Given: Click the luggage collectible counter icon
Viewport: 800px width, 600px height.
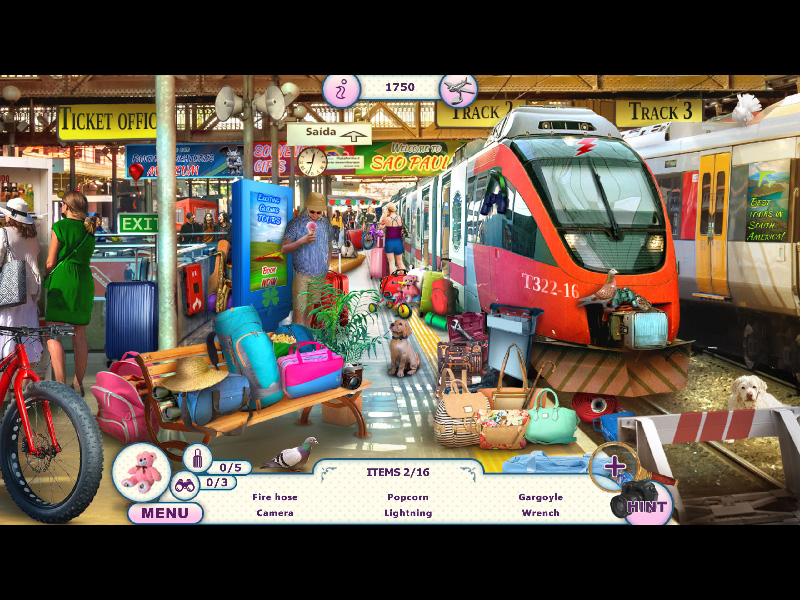Looking at the screenshot, I should click(x=197, y=459).
